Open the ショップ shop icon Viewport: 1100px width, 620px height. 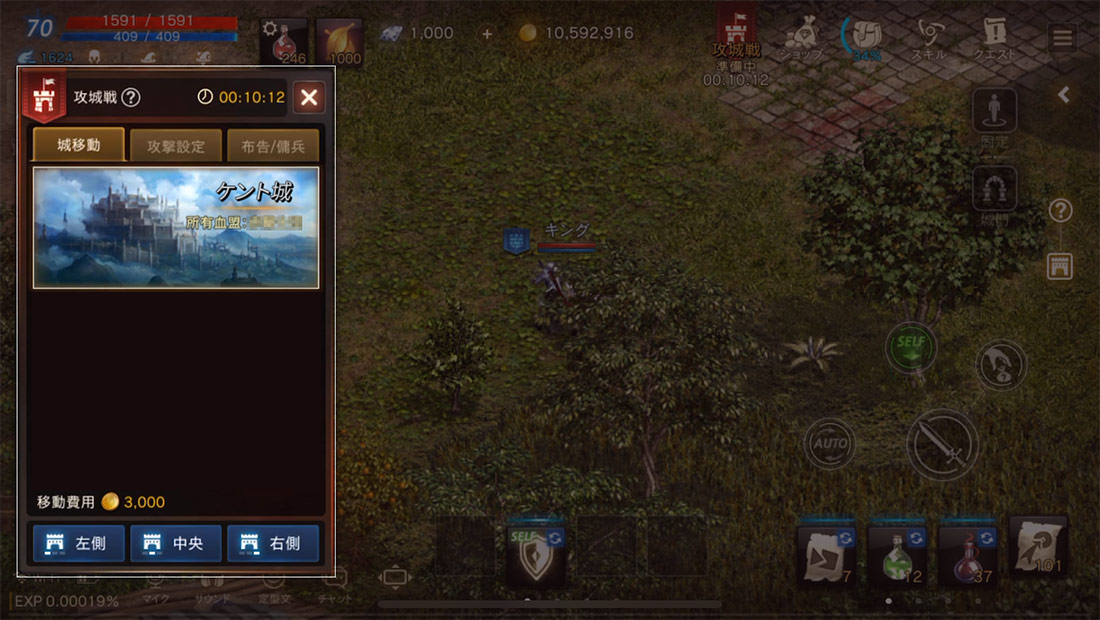(x=801, y=40)
